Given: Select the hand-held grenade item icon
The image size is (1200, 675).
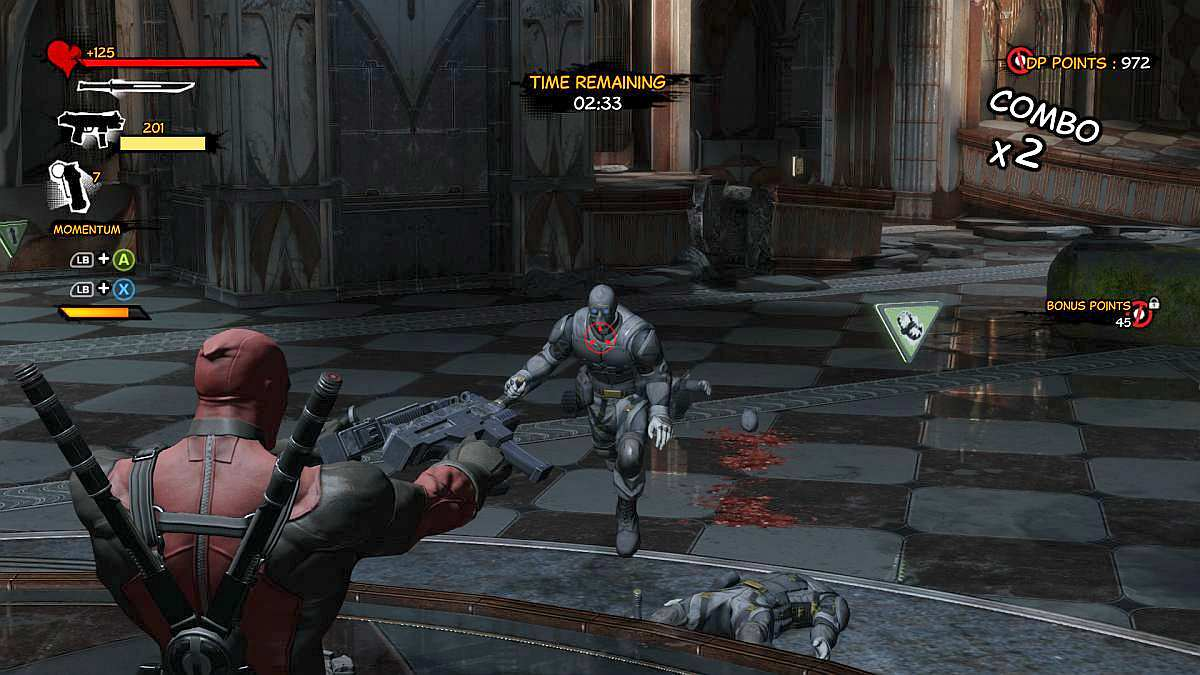Looking at the screenshot, I should tap(70, 185).
